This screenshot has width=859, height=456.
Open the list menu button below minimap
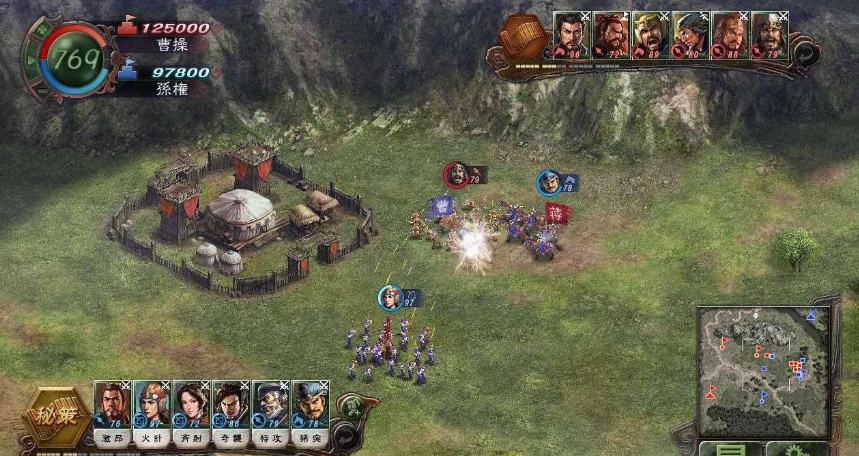click(x=731, y=449)
